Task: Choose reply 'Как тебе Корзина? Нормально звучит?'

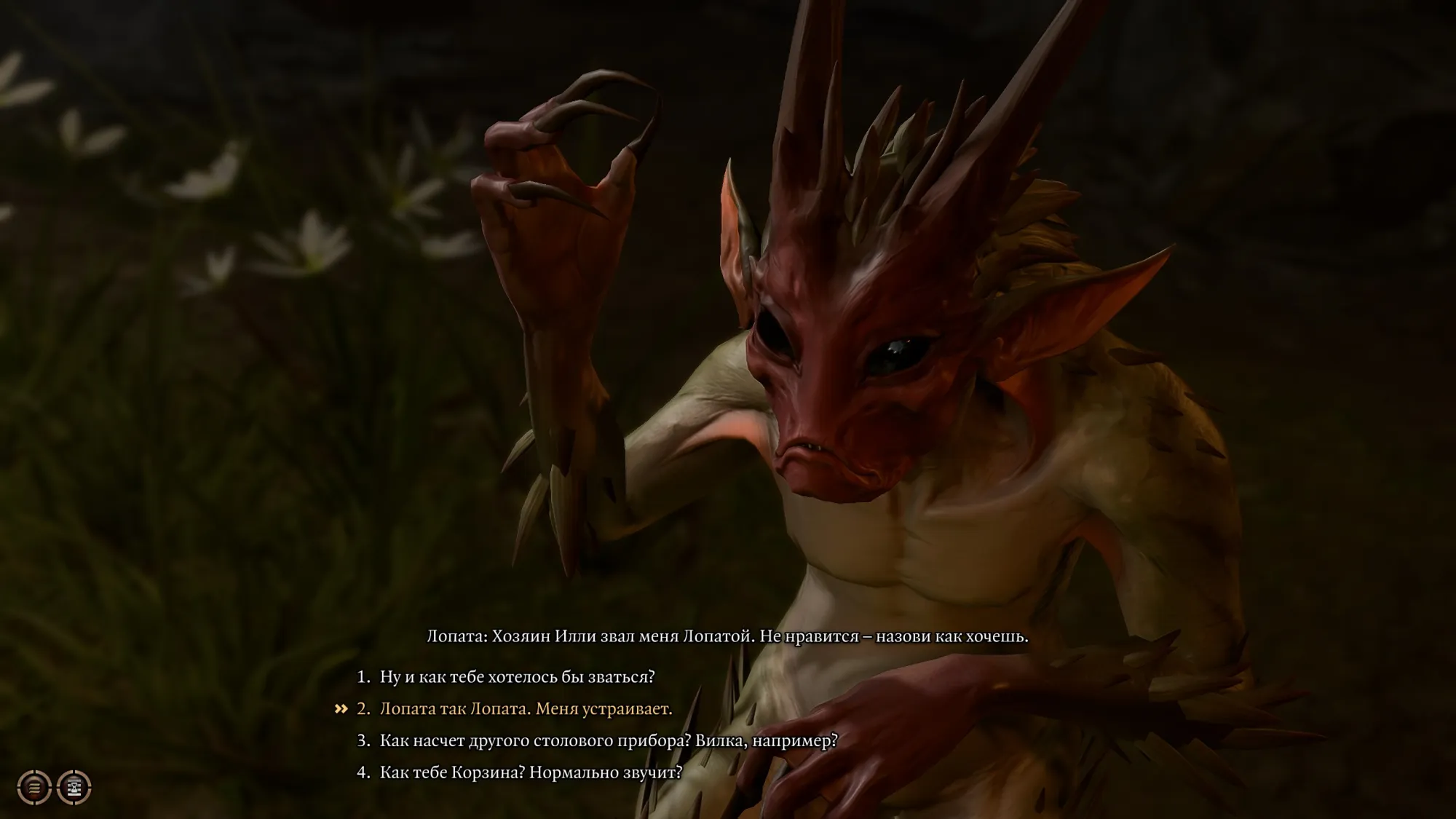Action: (531, 772)
